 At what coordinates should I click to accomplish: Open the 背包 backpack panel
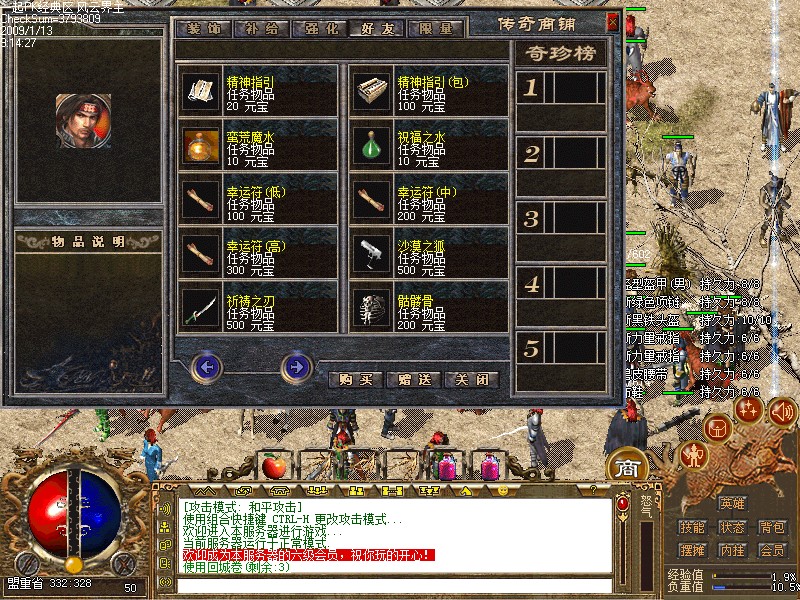(771, 527)
